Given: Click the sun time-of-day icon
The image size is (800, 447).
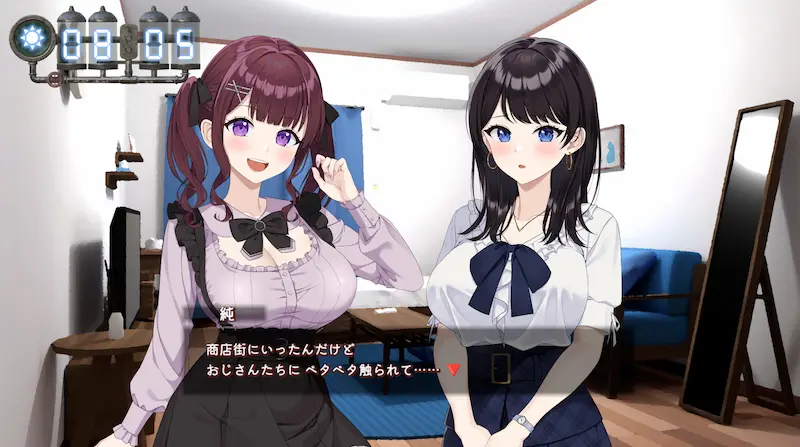Looking at the screenshot, I should pos(30,38).
